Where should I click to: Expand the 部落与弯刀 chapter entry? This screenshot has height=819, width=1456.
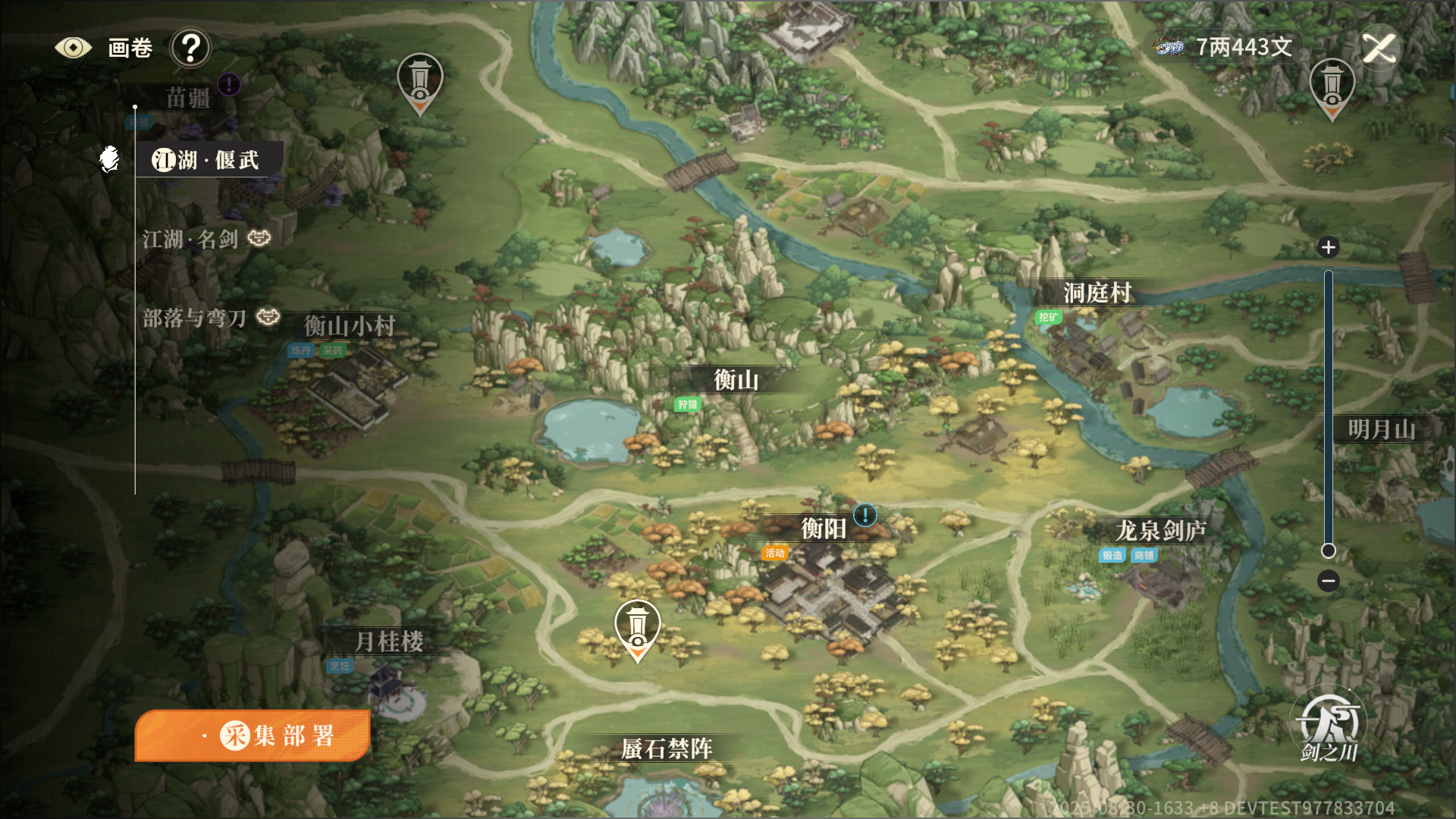[194, 318]
